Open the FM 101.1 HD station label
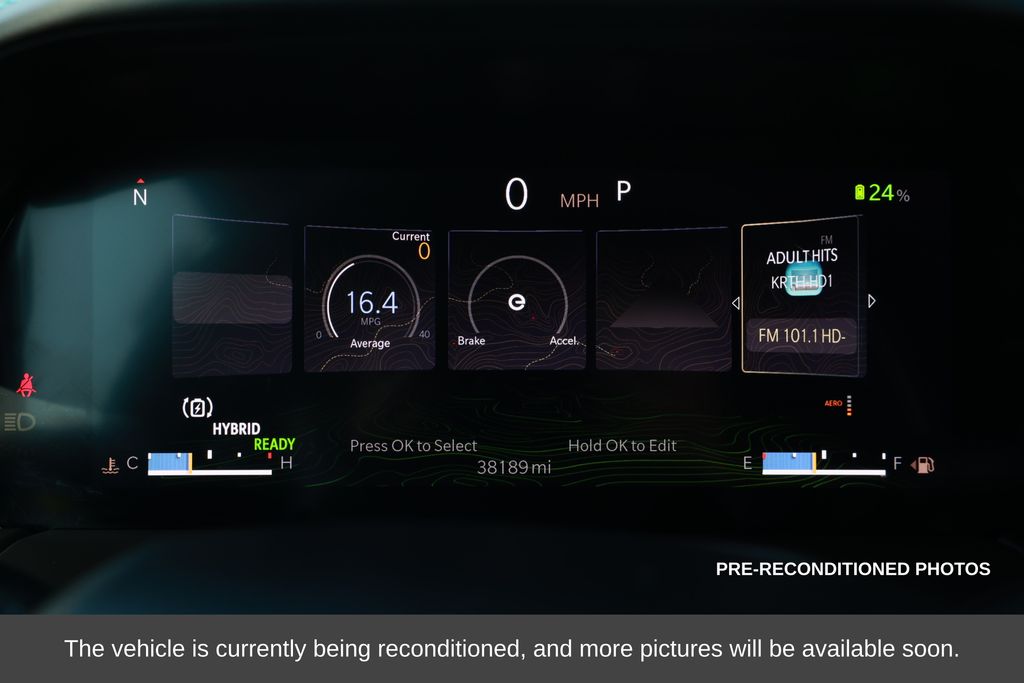 click(x=801, y=336)
